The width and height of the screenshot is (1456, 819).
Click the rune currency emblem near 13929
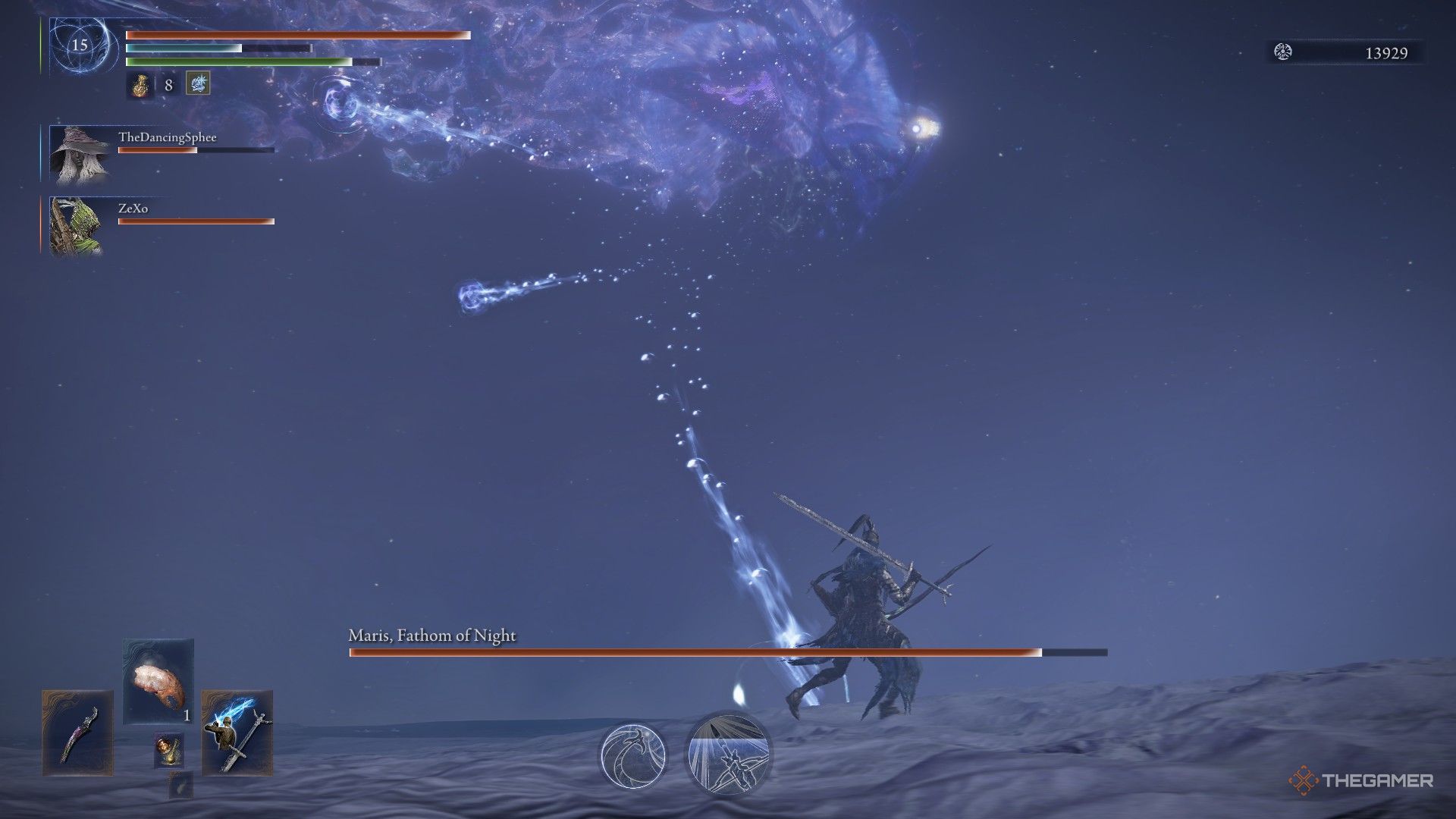(1283, 53)
